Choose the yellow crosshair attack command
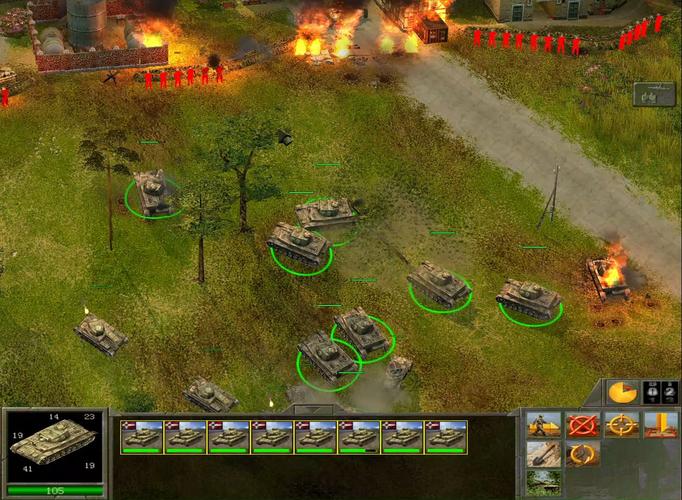 [621, 425]
